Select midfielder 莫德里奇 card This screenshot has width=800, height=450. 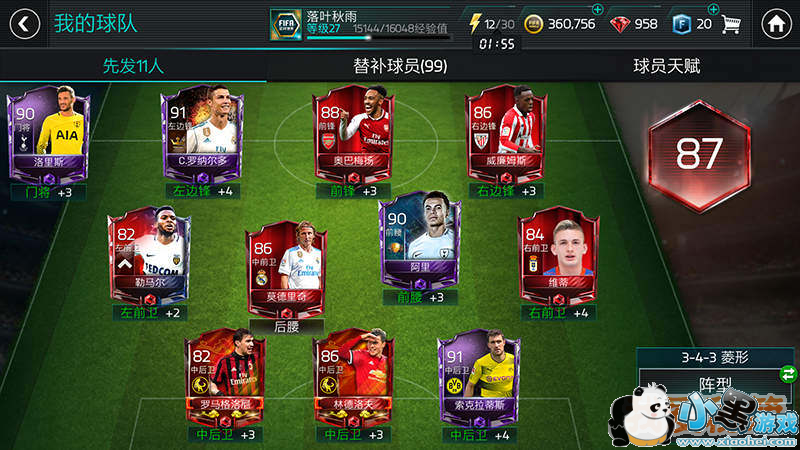(x=287, y=264)
